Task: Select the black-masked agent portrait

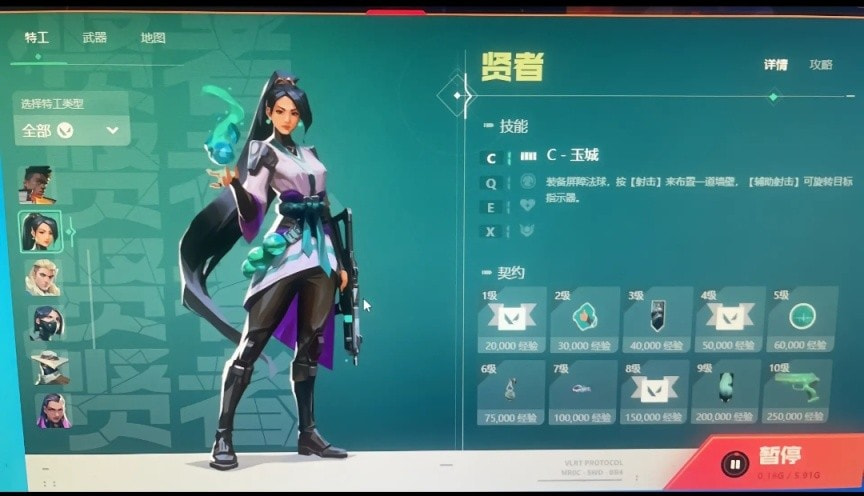Action: pos(46,322)
